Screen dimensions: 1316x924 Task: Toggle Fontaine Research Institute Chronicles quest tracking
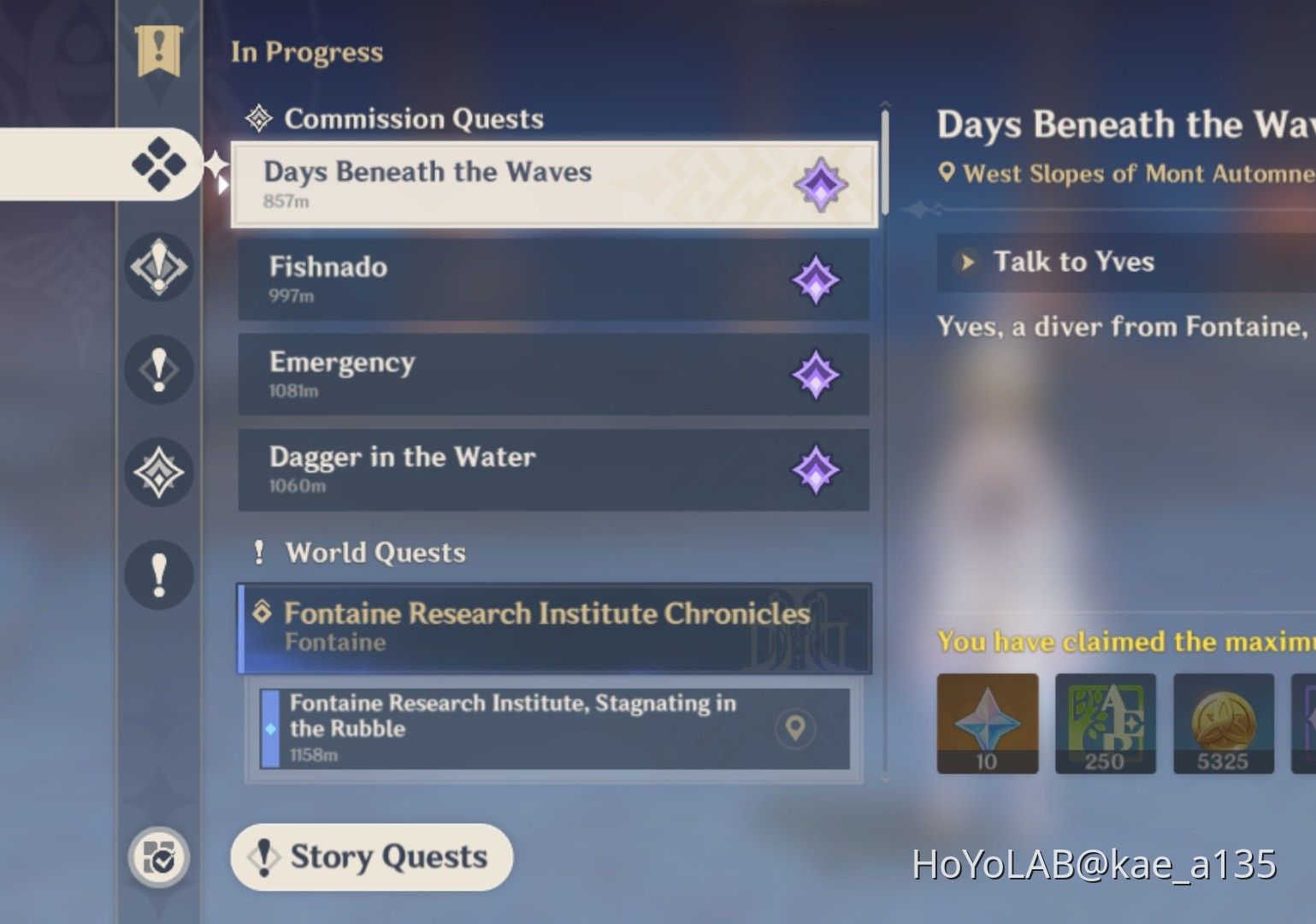point(554,627)
